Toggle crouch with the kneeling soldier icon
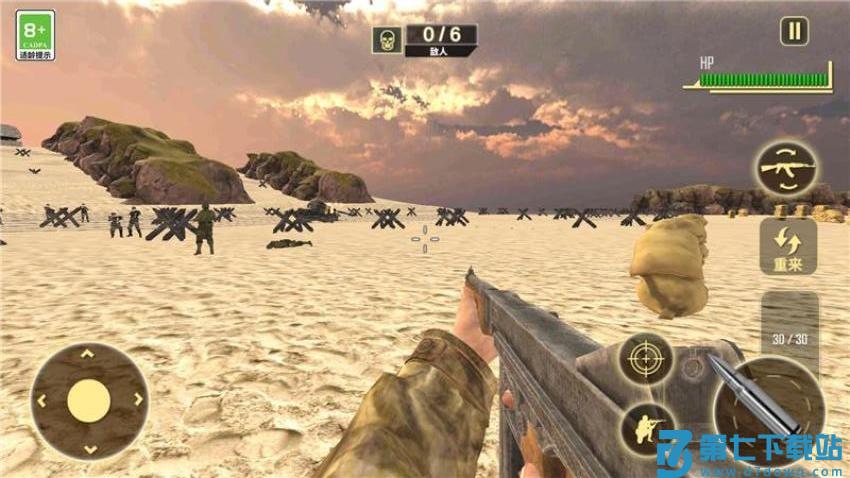Viewport: 850px width, 478px height. [x=646, y=427]
